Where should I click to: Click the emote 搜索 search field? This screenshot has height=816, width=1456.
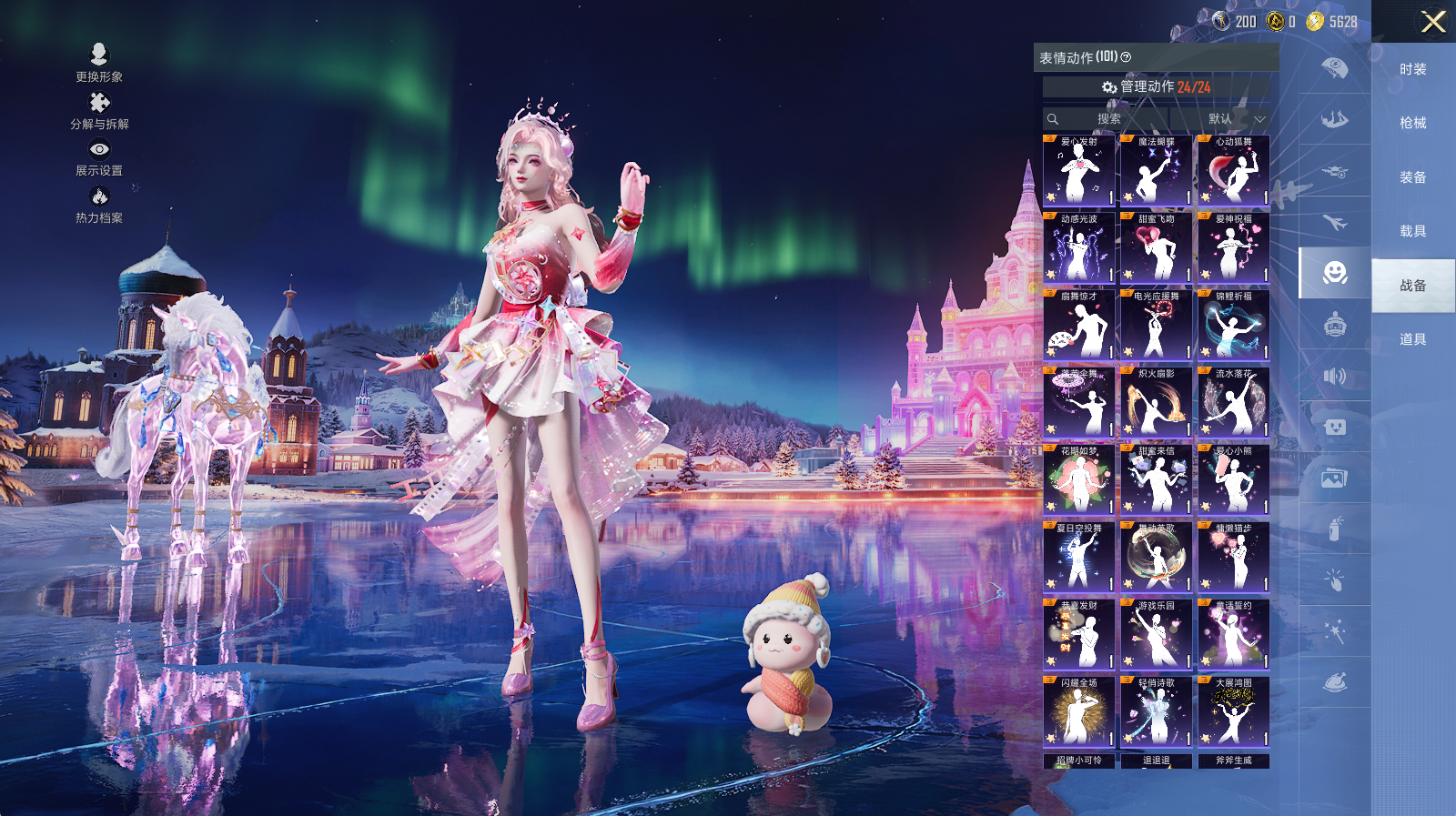[x=1107, y=119]
